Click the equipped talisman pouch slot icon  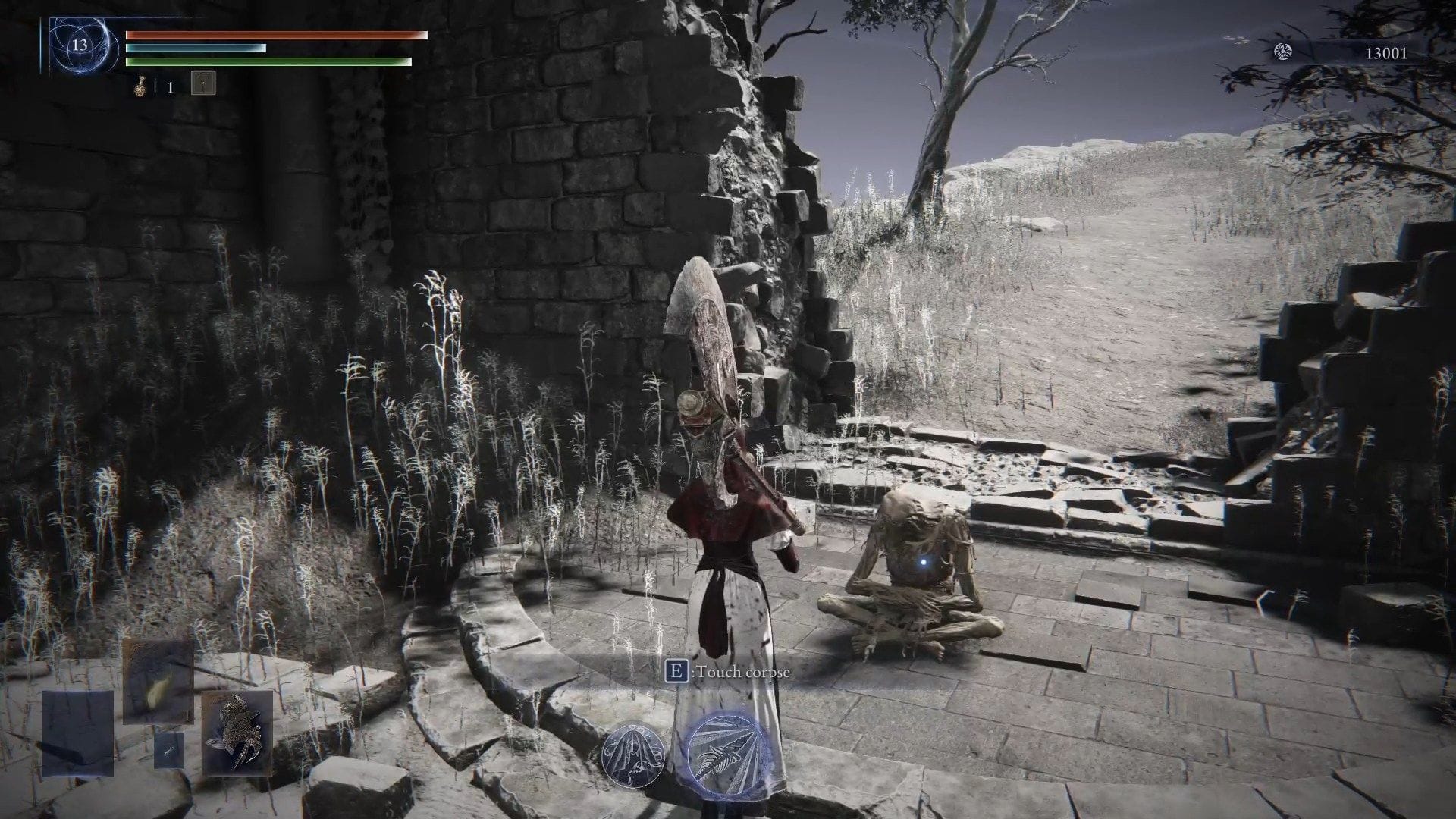tap(204, 83)
